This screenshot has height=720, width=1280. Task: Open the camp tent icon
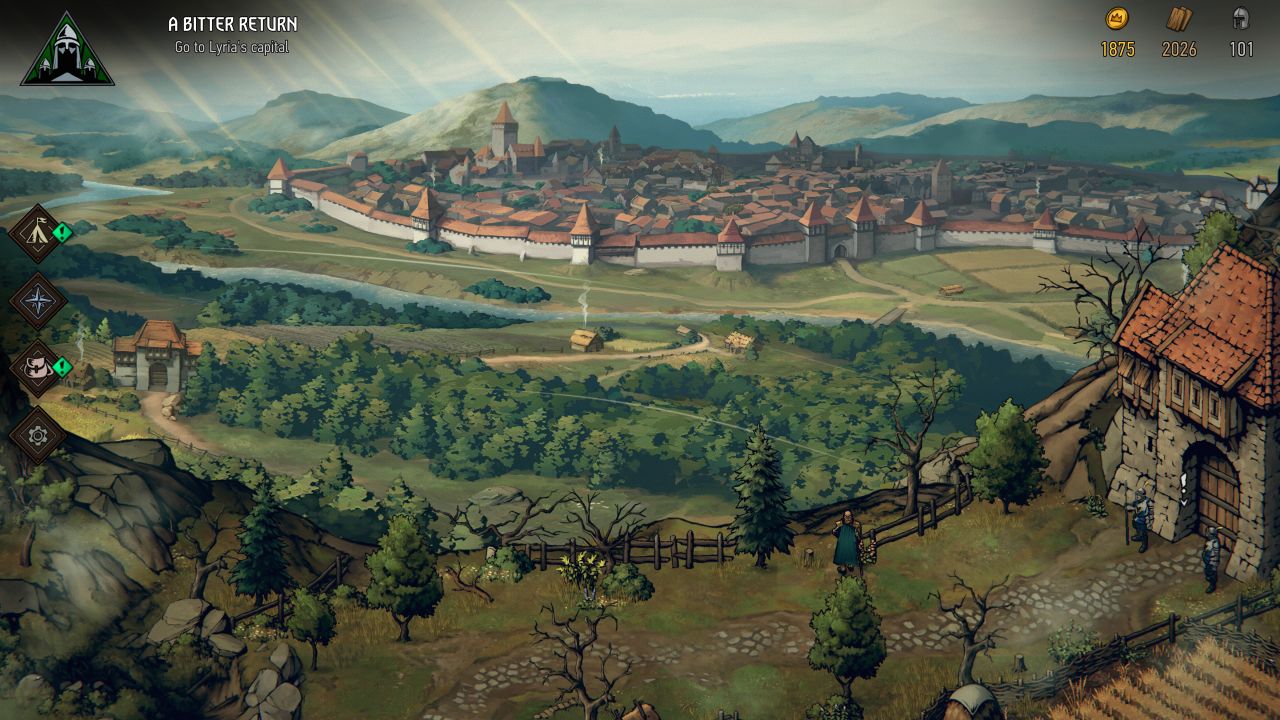[x=37, y=234]
